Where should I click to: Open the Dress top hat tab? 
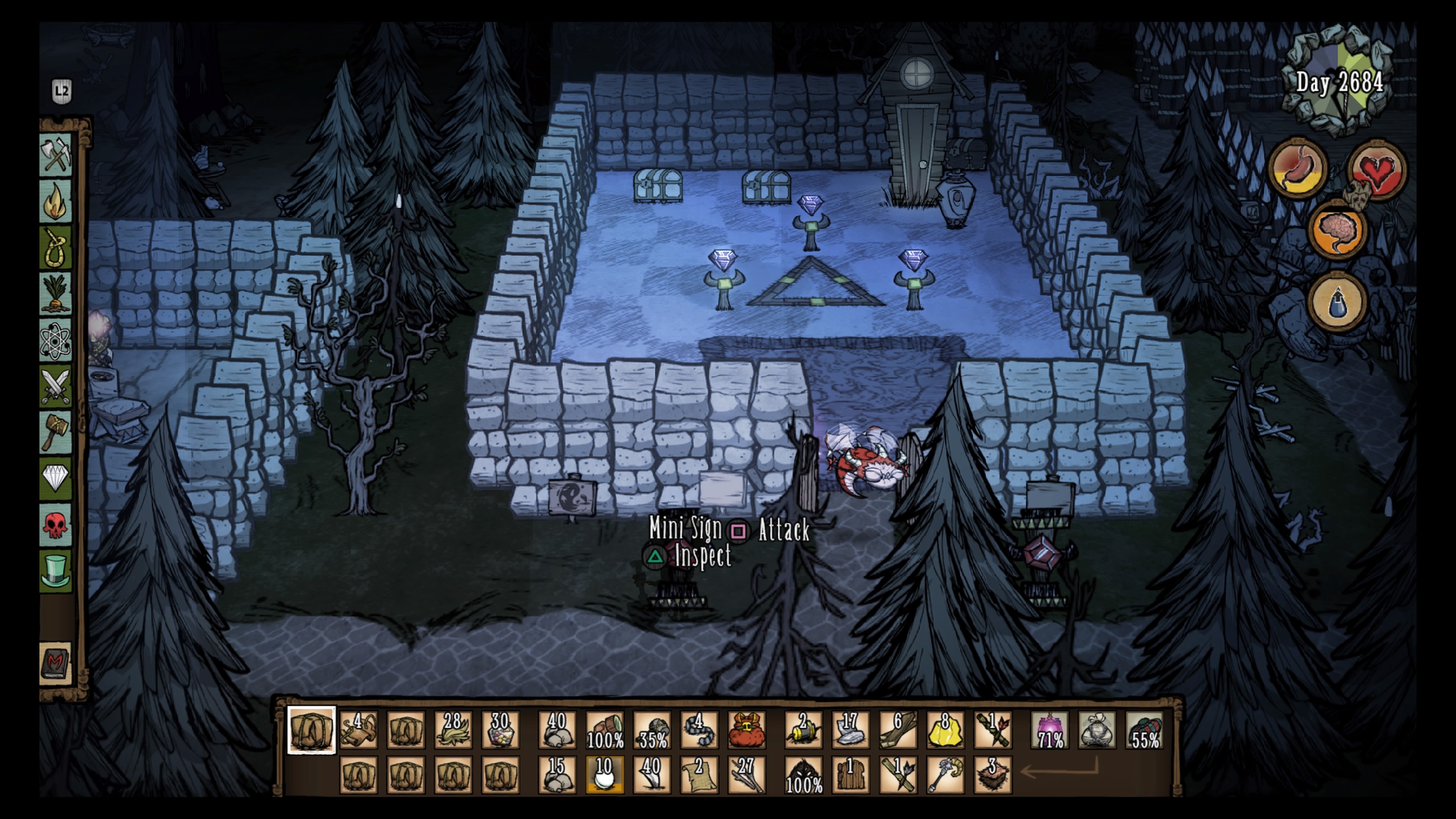55,571
